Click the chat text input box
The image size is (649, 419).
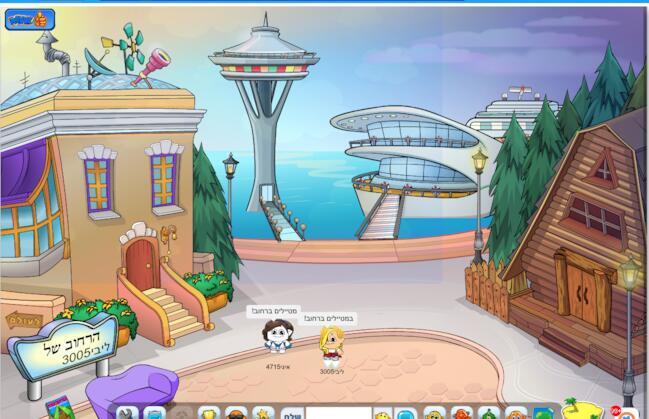(337, 413)
